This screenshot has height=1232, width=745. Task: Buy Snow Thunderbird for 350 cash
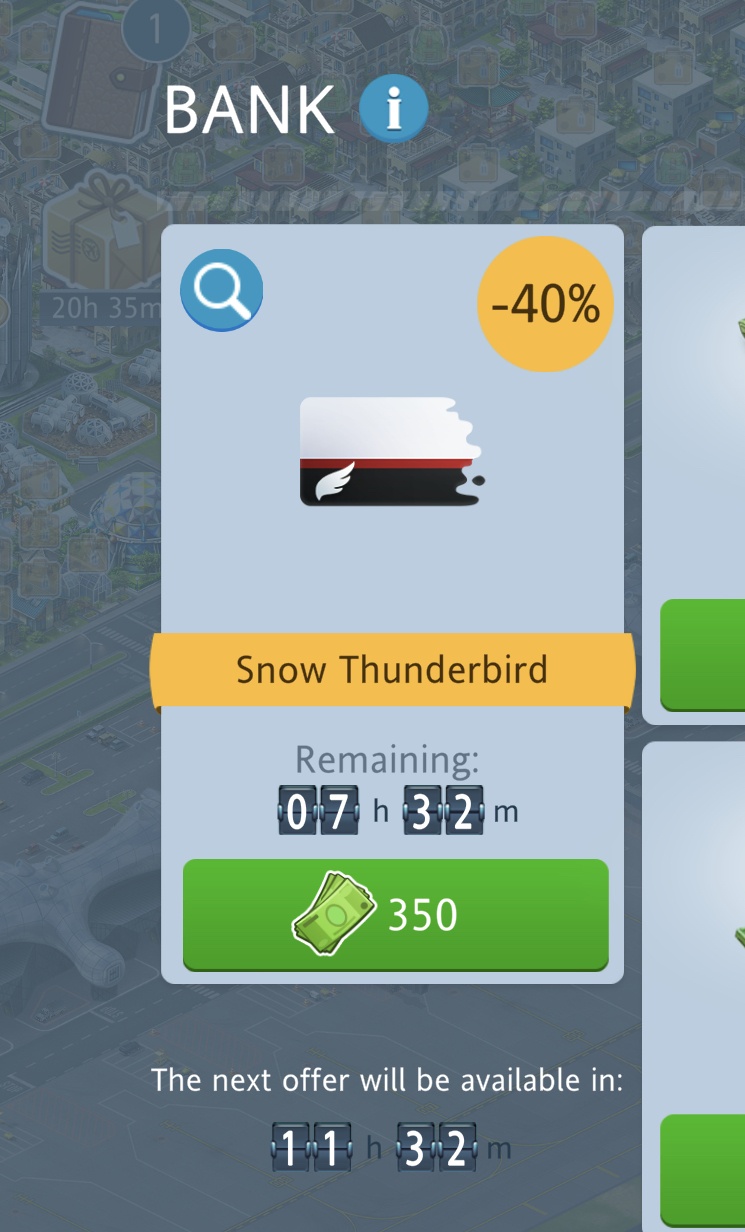coord(395,914)
